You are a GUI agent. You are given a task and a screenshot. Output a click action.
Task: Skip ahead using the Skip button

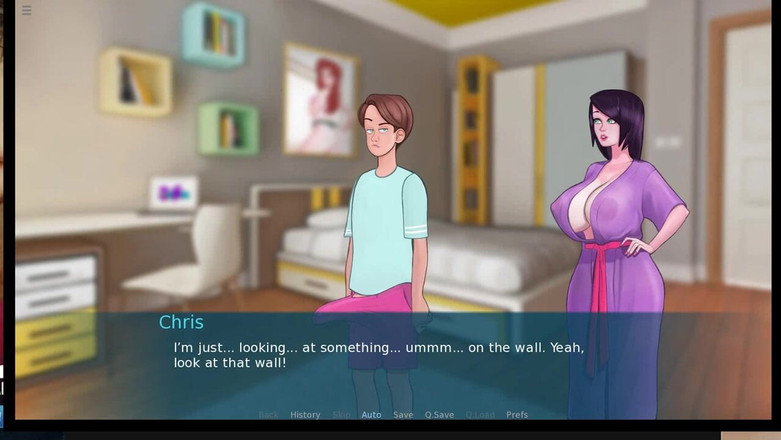[x=341, y=415]
